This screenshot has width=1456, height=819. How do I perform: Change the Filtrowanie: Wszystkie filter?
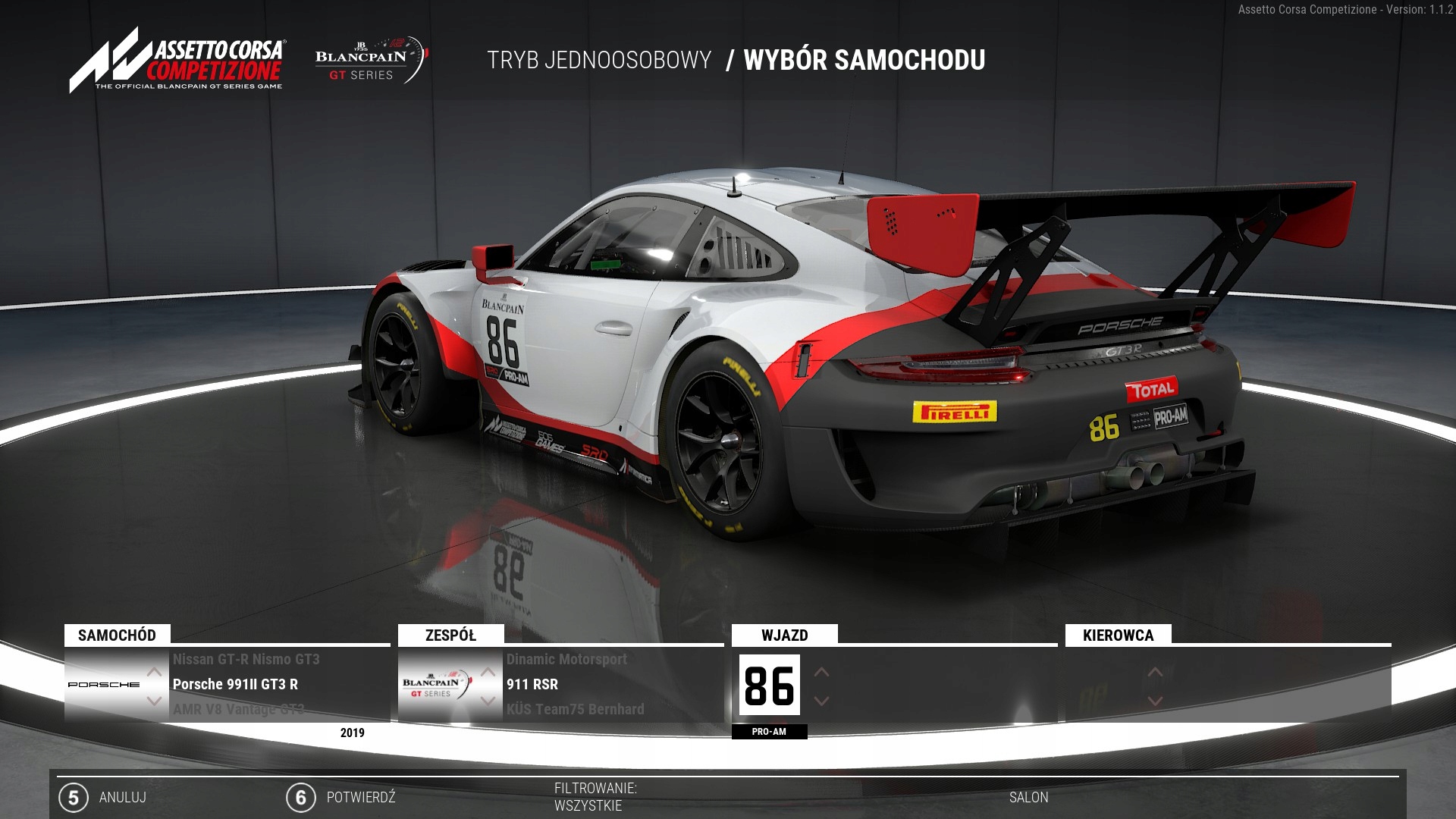pos(595,797)
